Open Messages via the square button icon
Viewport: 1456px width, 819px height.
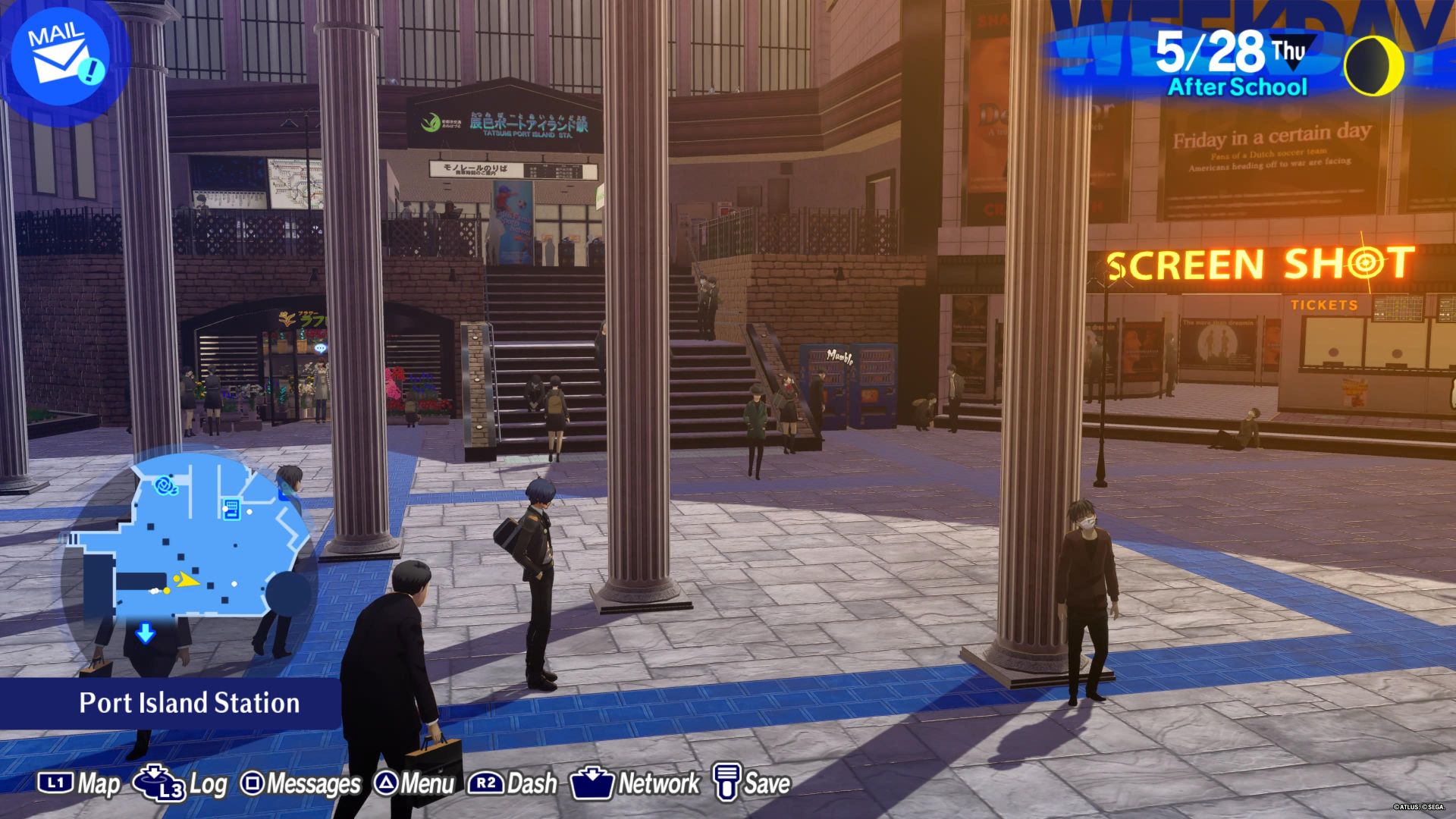tap(253, 784)
